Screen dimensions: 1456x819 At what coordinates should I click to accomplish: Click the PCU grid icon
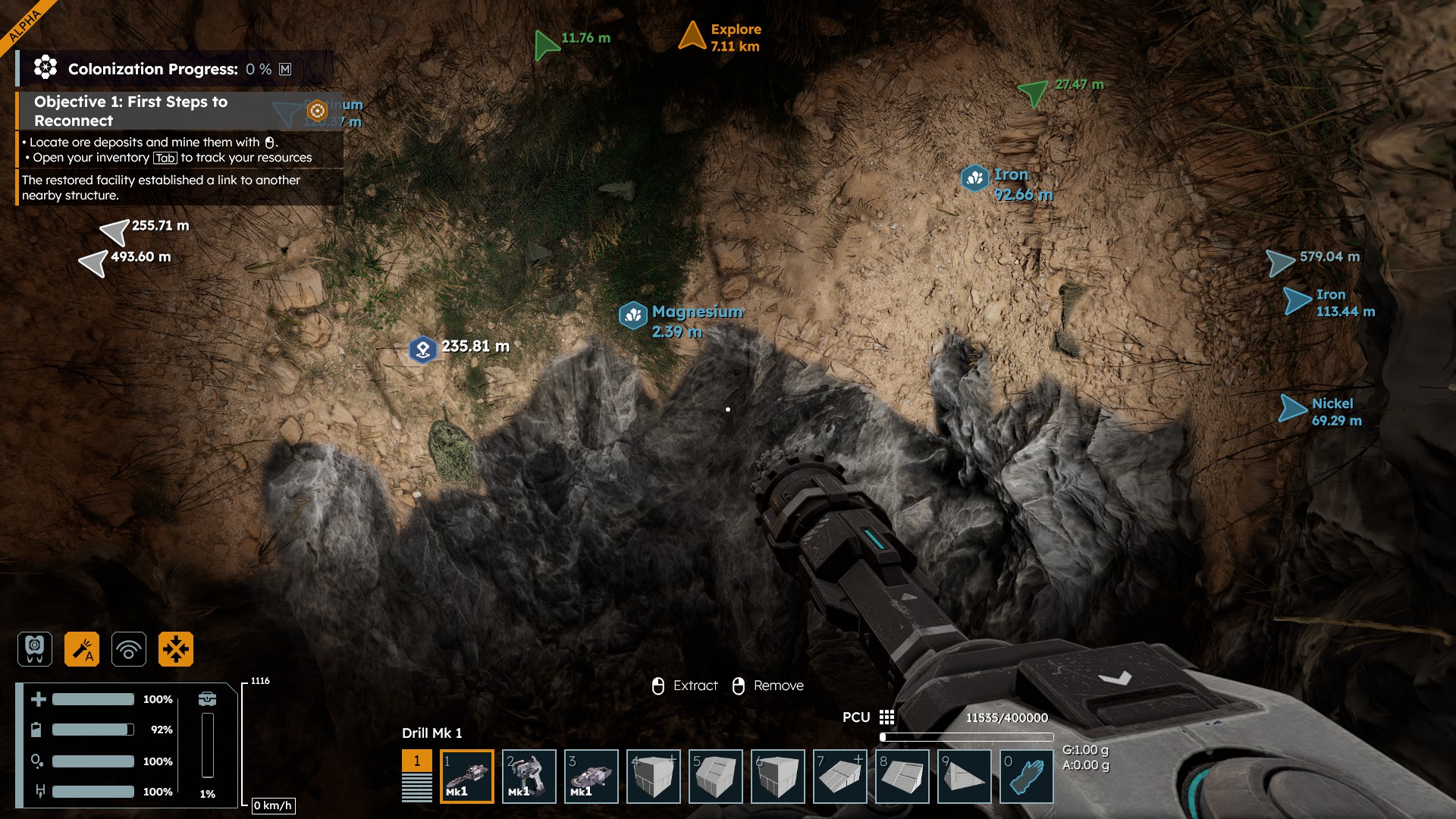[886, 717]
